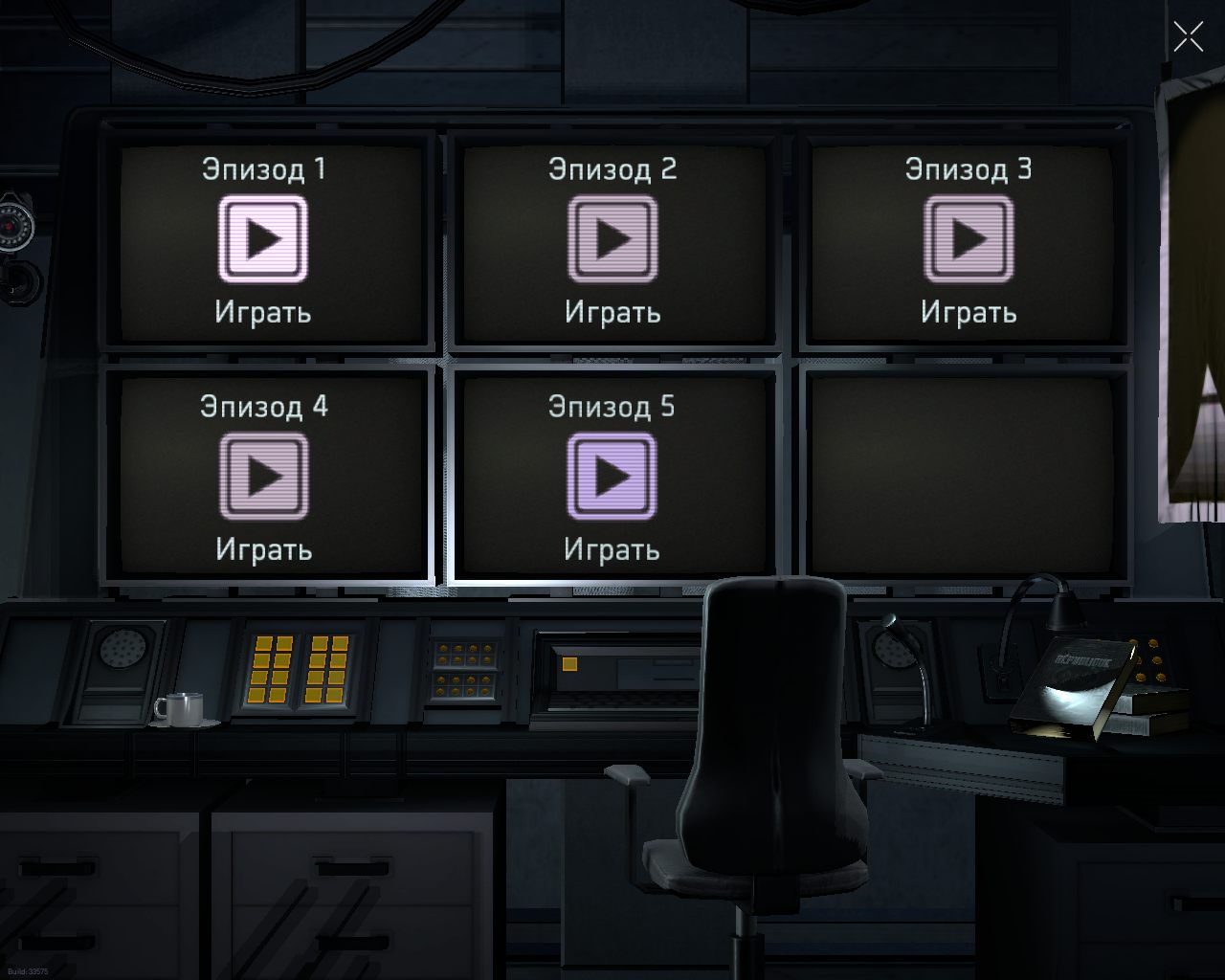Select the Эпизод 4 title text
The height and width of the screenshot is (980, 1225).
(265, 407)
